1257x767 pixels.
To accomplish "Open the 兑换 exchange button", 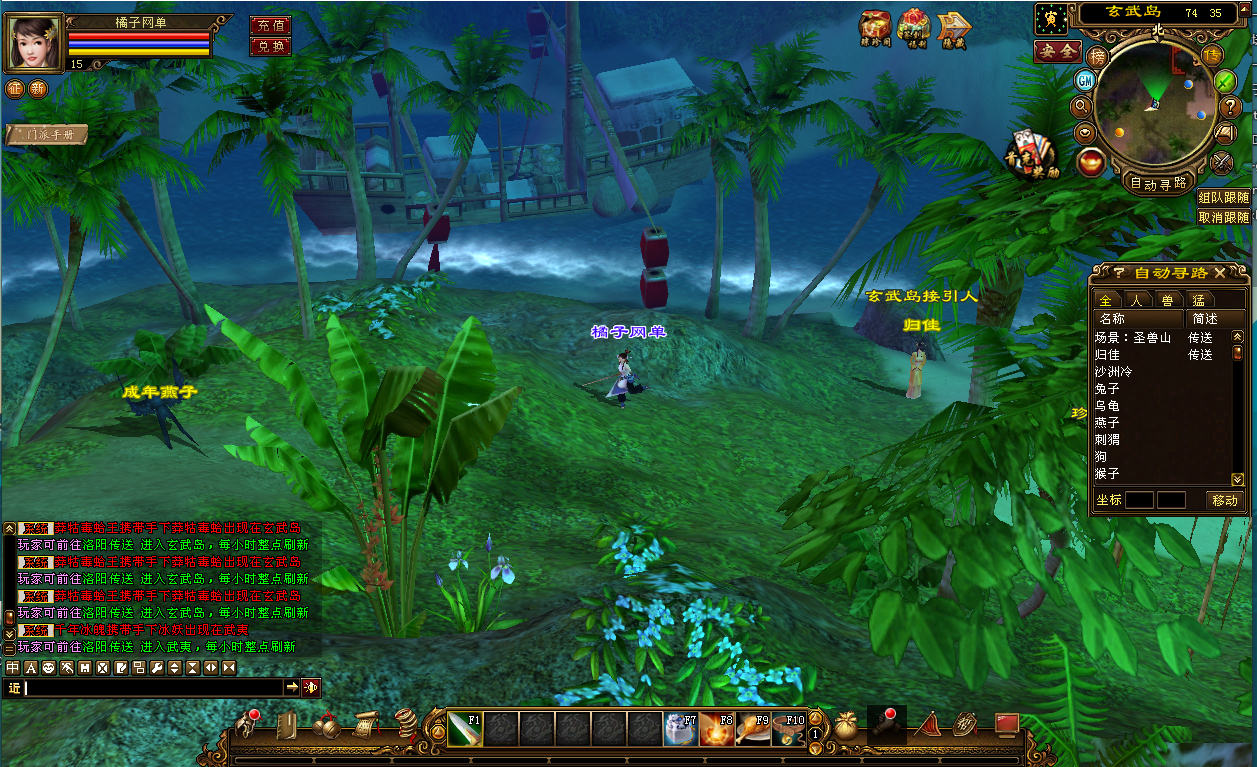I will point(270,47).
